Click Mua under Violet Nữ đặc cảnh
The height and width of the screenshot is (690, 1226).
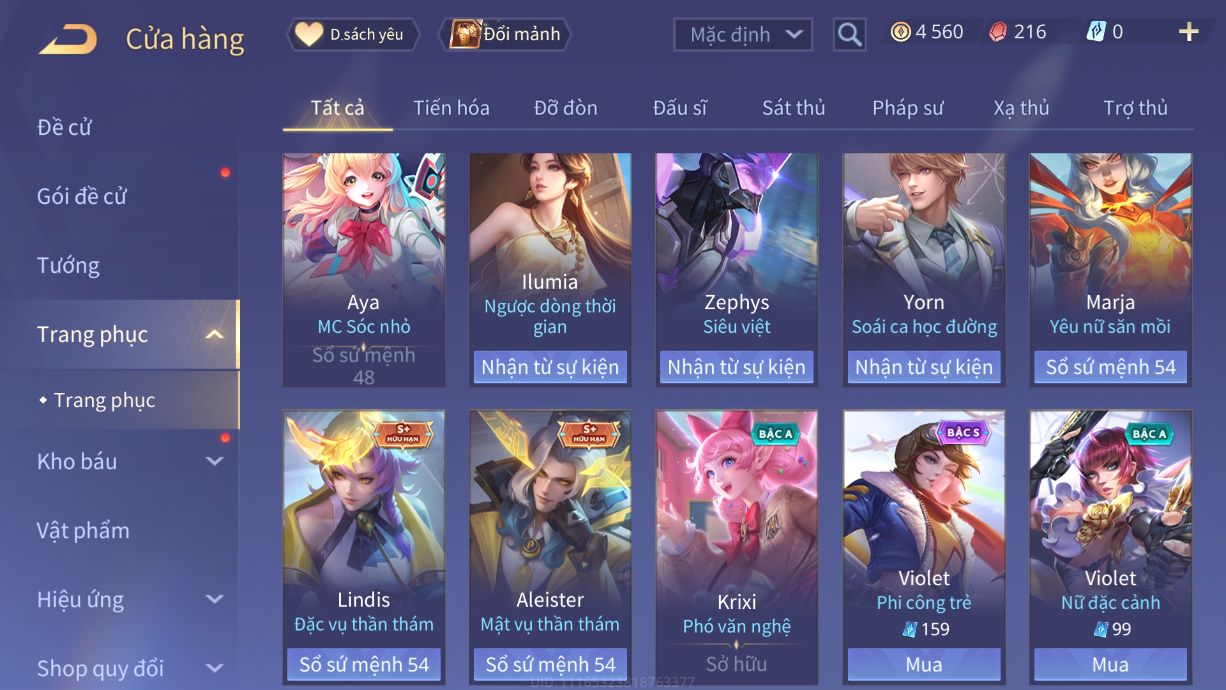click(1110, 664)
